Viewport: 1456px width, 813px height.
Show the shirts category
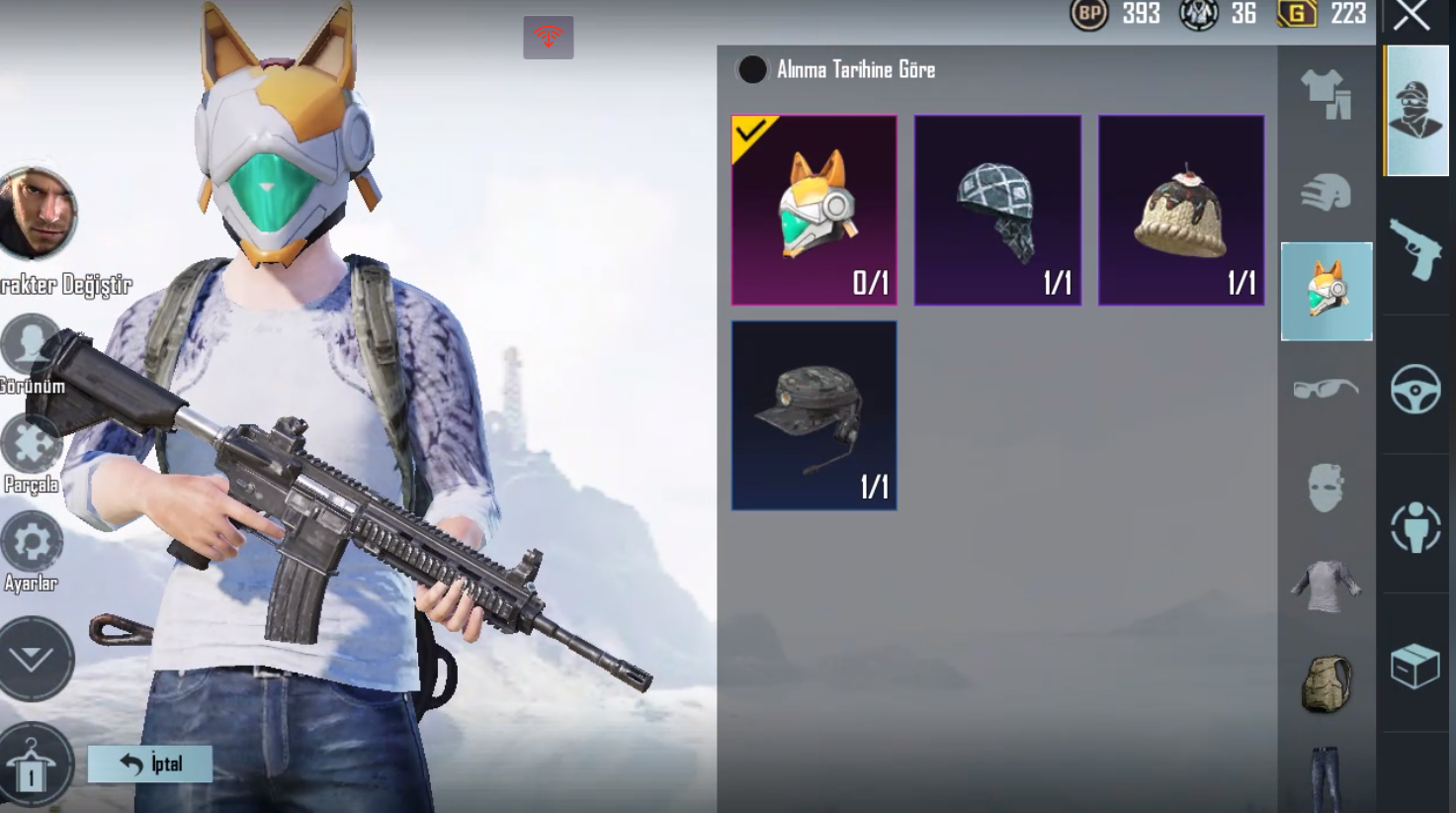[x=1327, y=586]
